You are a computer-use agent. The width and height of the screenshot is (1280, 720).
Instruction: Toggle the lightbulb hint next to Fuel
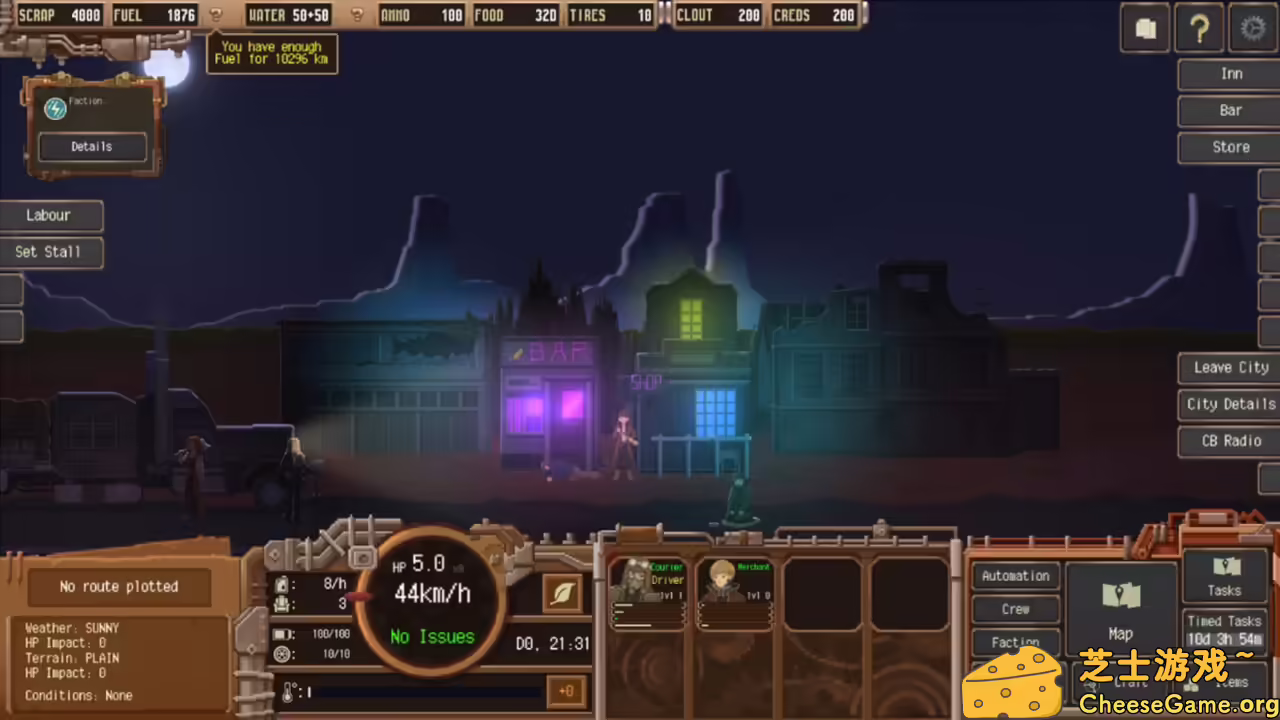pyautogui.click(x=216, y=14)
